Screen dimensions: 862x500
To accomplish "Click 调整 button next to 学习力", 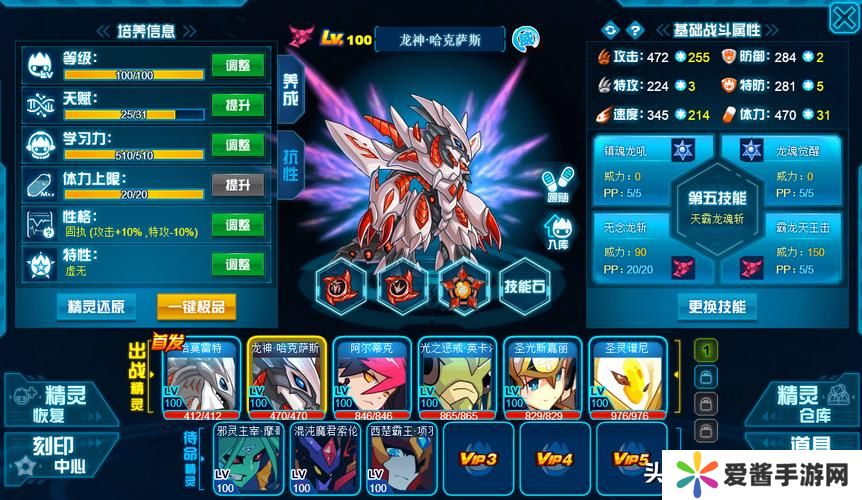I will (237, 144).
